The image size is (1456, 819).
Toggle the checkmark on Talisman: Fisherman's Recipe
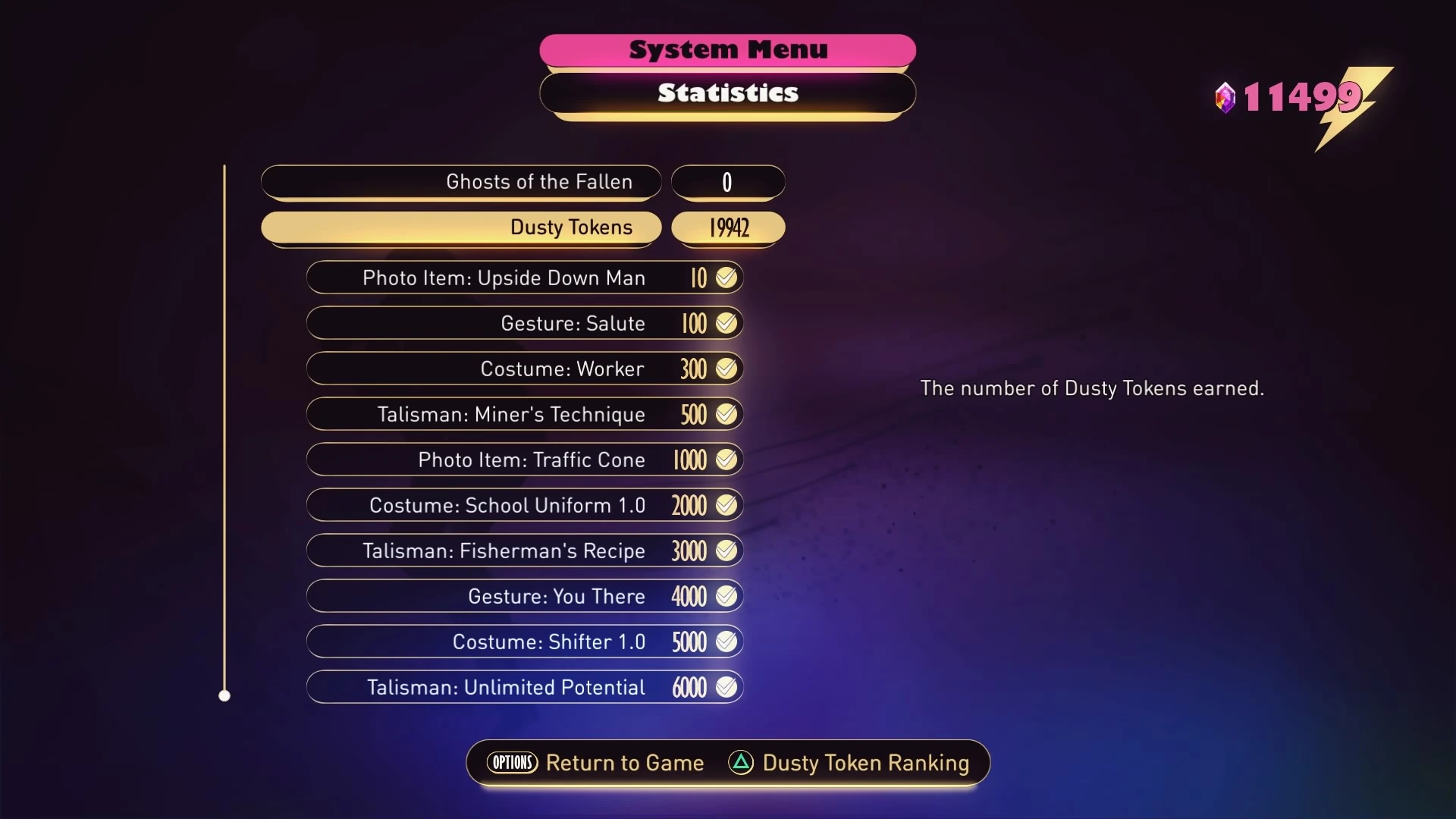pyautogui.click(x=726, y=551)
